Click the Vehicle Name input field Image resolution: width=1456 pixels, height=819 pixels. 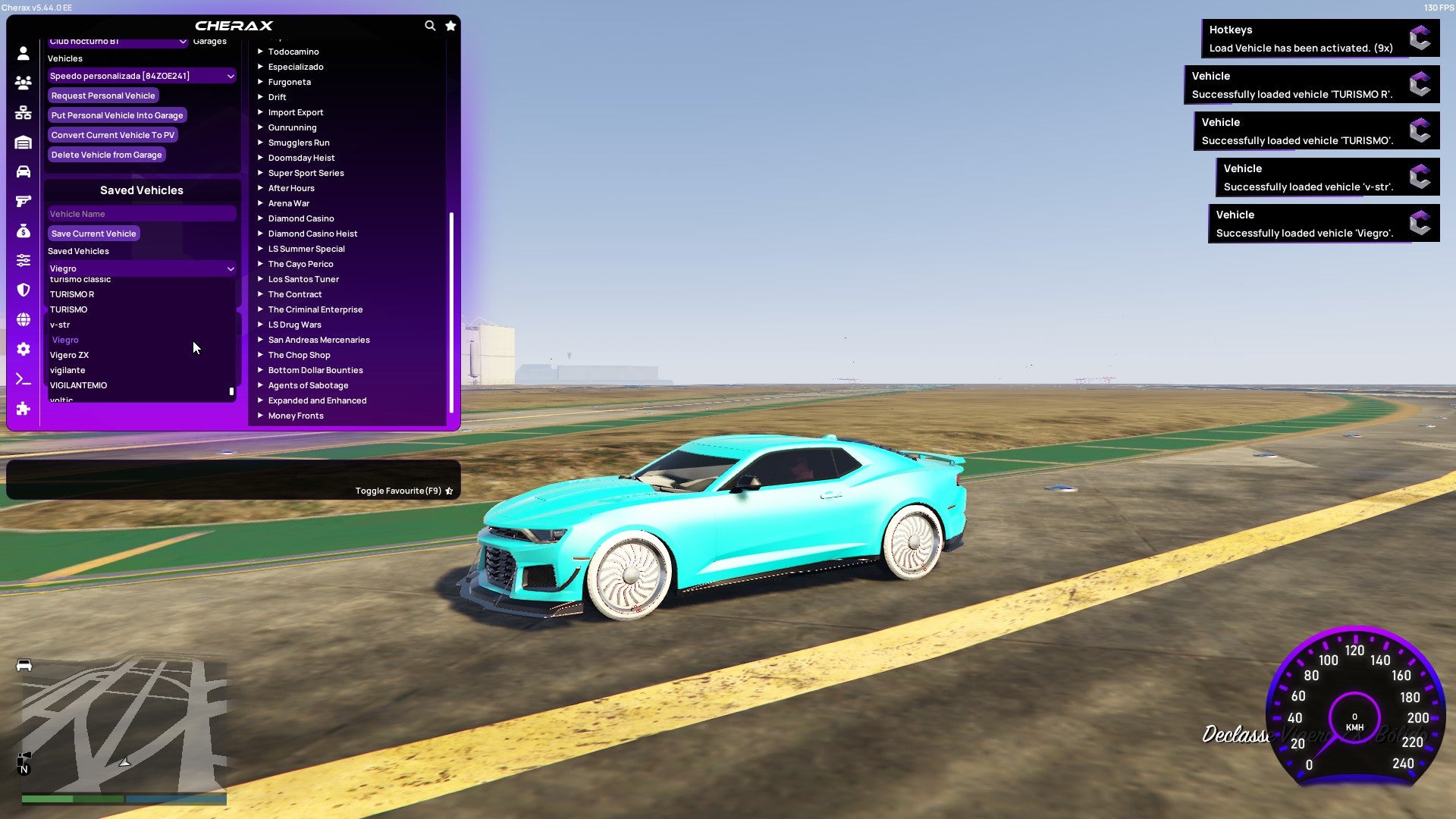(x=141, y=214)
